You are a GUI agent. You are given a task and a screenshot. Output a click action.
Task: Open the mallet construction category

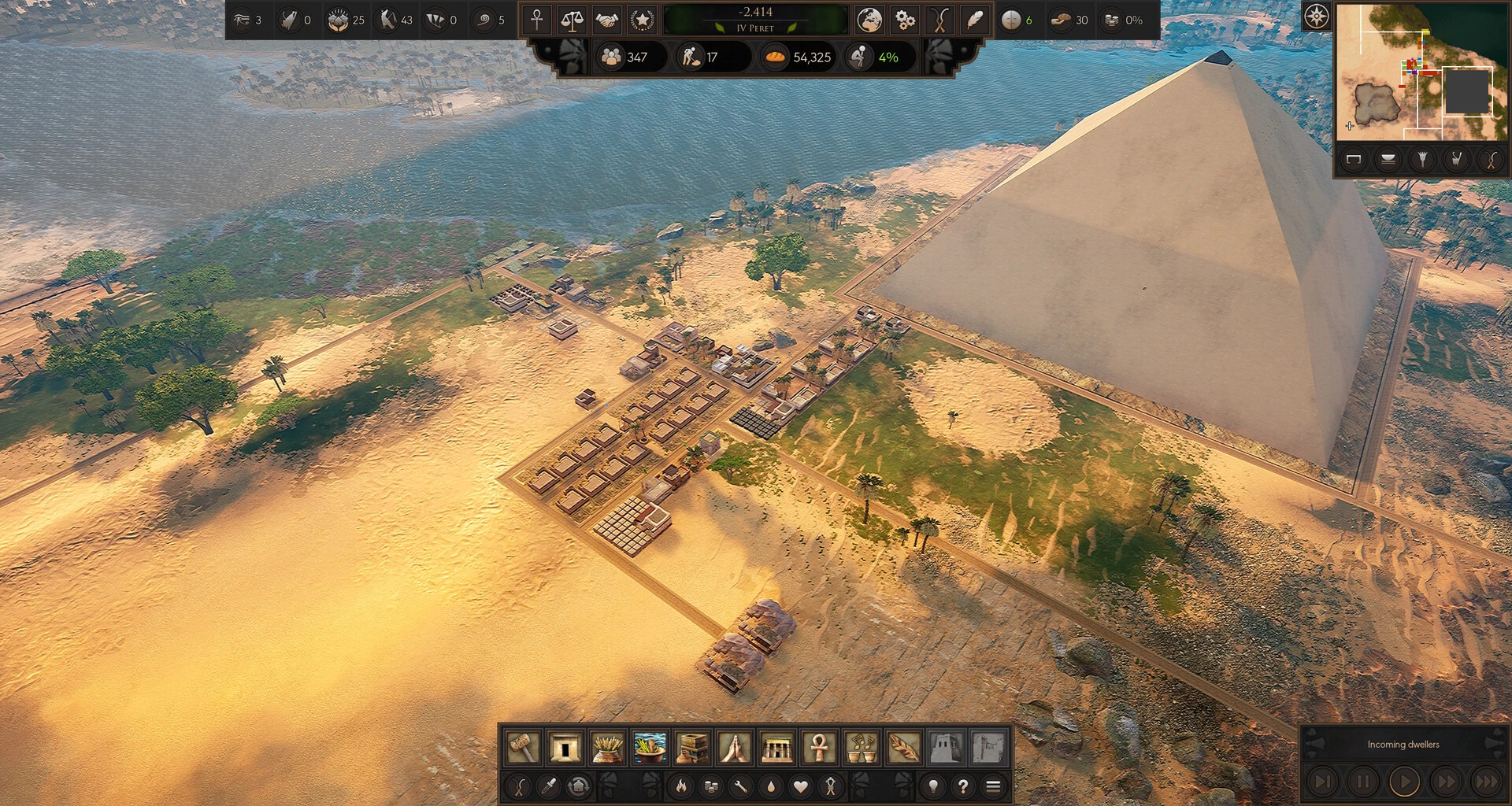pyautogui.click(x=522, y=747)
